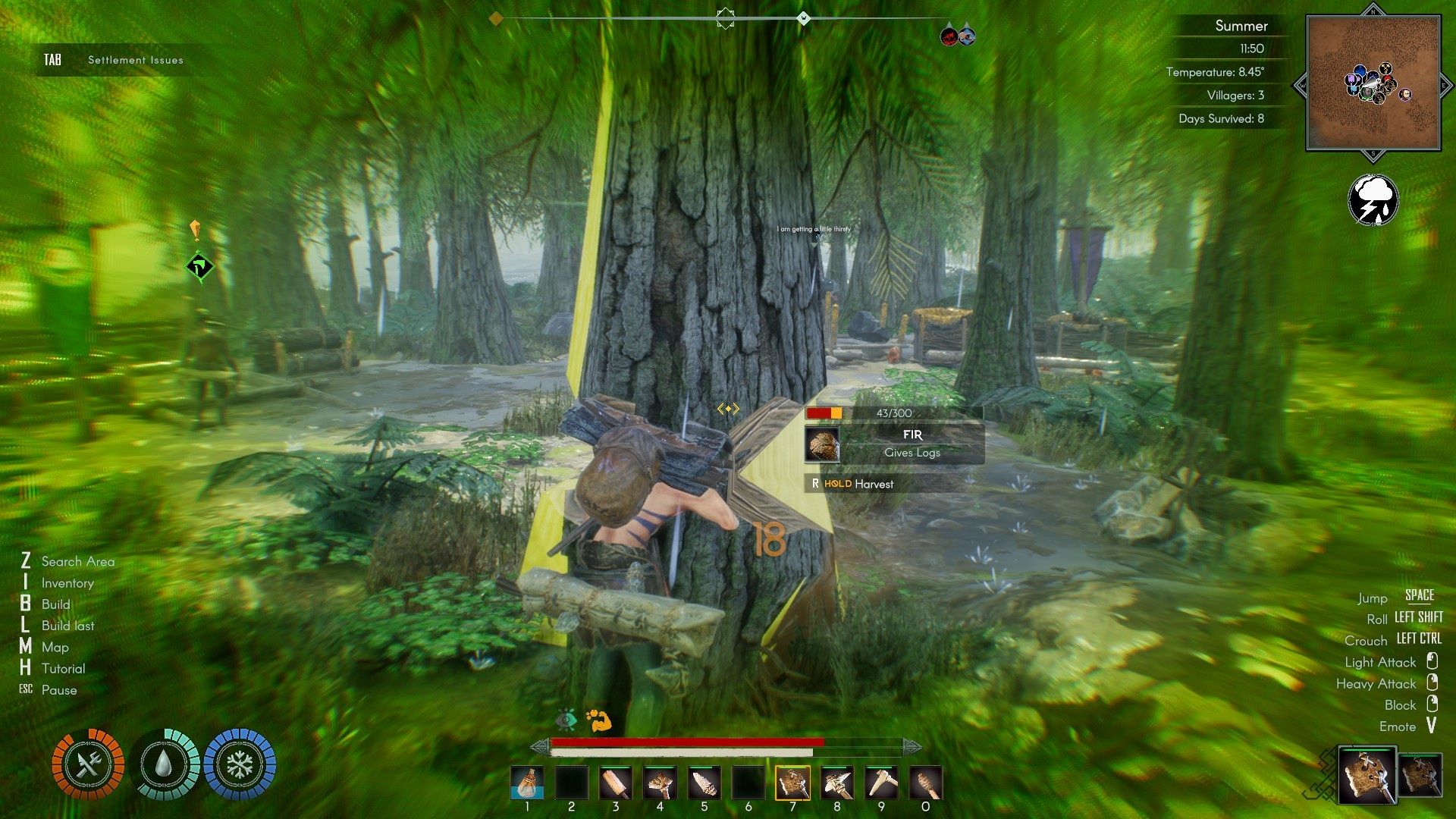This screenshot has height=819, width=1456.
Task: Select the highlighted stone axe in slot 7
Action: coord(792,783)
